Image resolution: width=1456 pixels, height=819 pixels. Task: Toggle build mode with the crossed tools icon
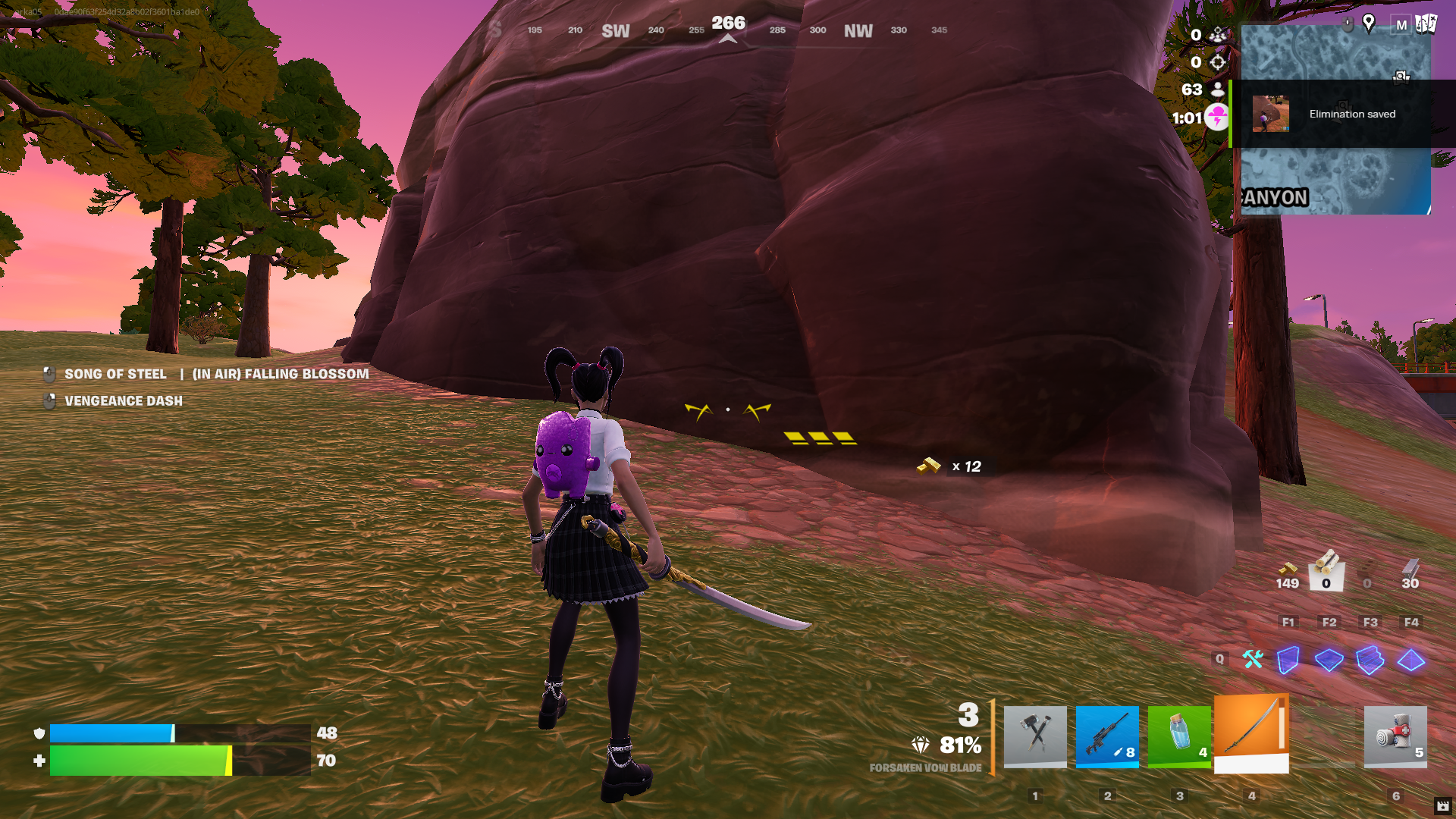point(1253,659)
